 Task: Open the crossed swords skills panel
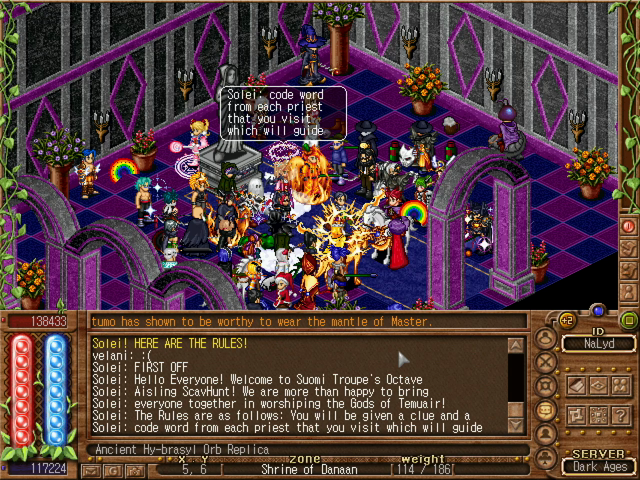[546, 361]
